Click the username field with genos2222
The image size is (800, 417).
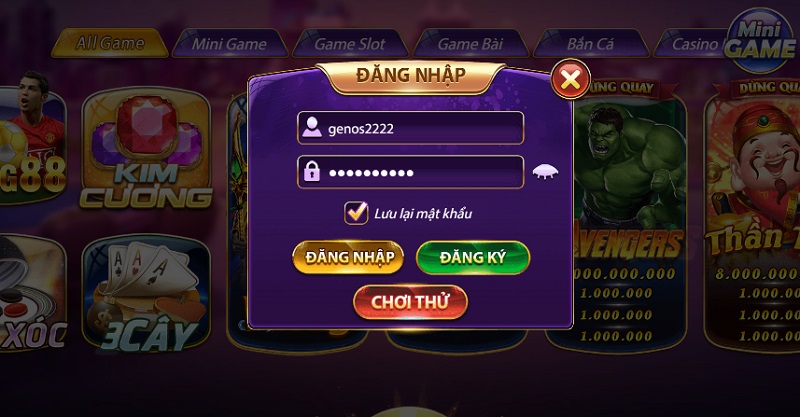pos(411,128)
